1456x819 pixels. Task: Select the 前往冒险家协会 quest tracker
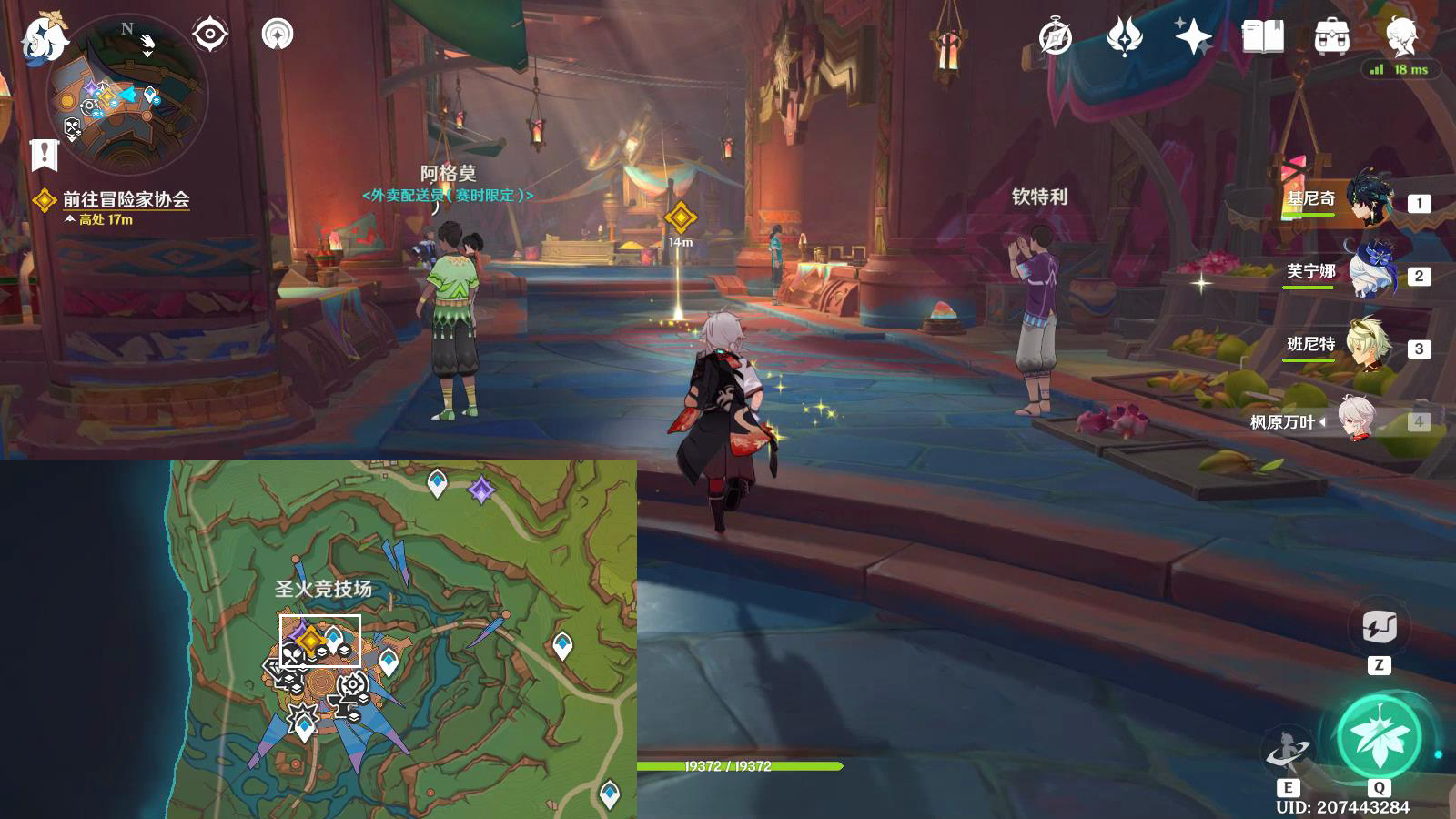click(125, 199)
